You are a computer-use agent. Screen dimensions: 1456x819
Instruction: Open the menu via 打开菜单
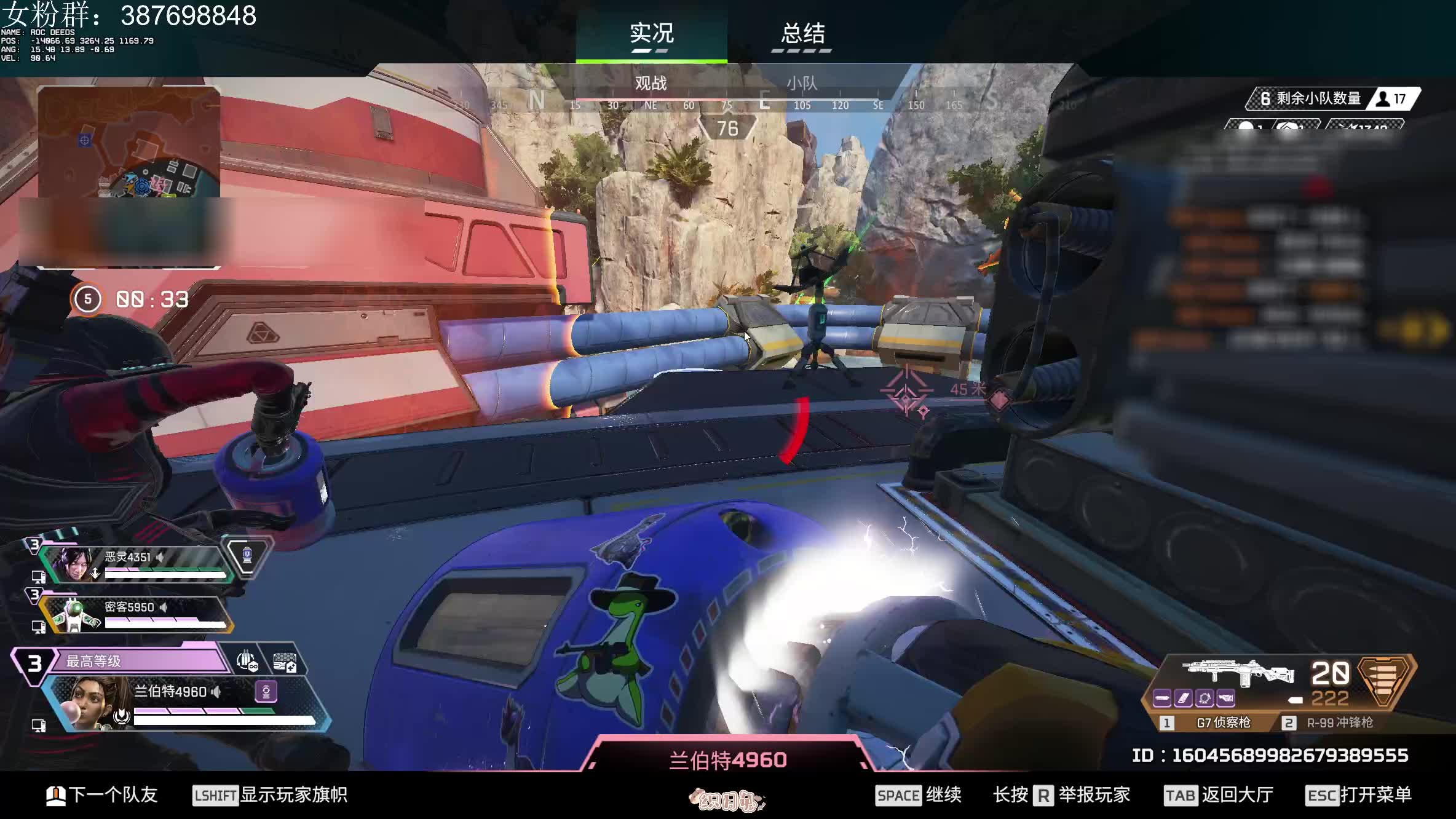tap(1358, 795)
